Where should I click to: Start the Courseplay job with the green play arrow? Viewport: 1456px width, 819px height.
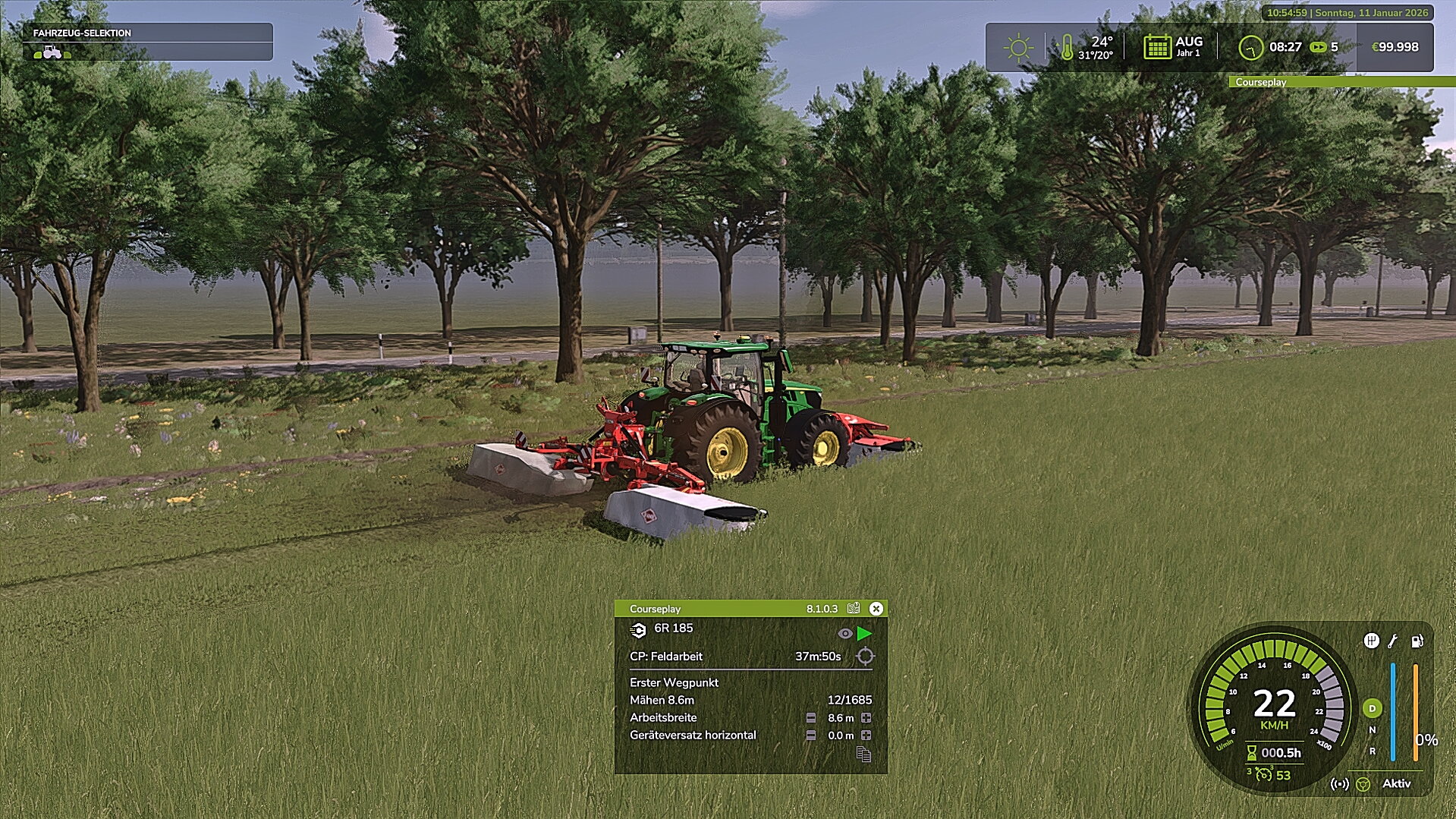(866, 635)
